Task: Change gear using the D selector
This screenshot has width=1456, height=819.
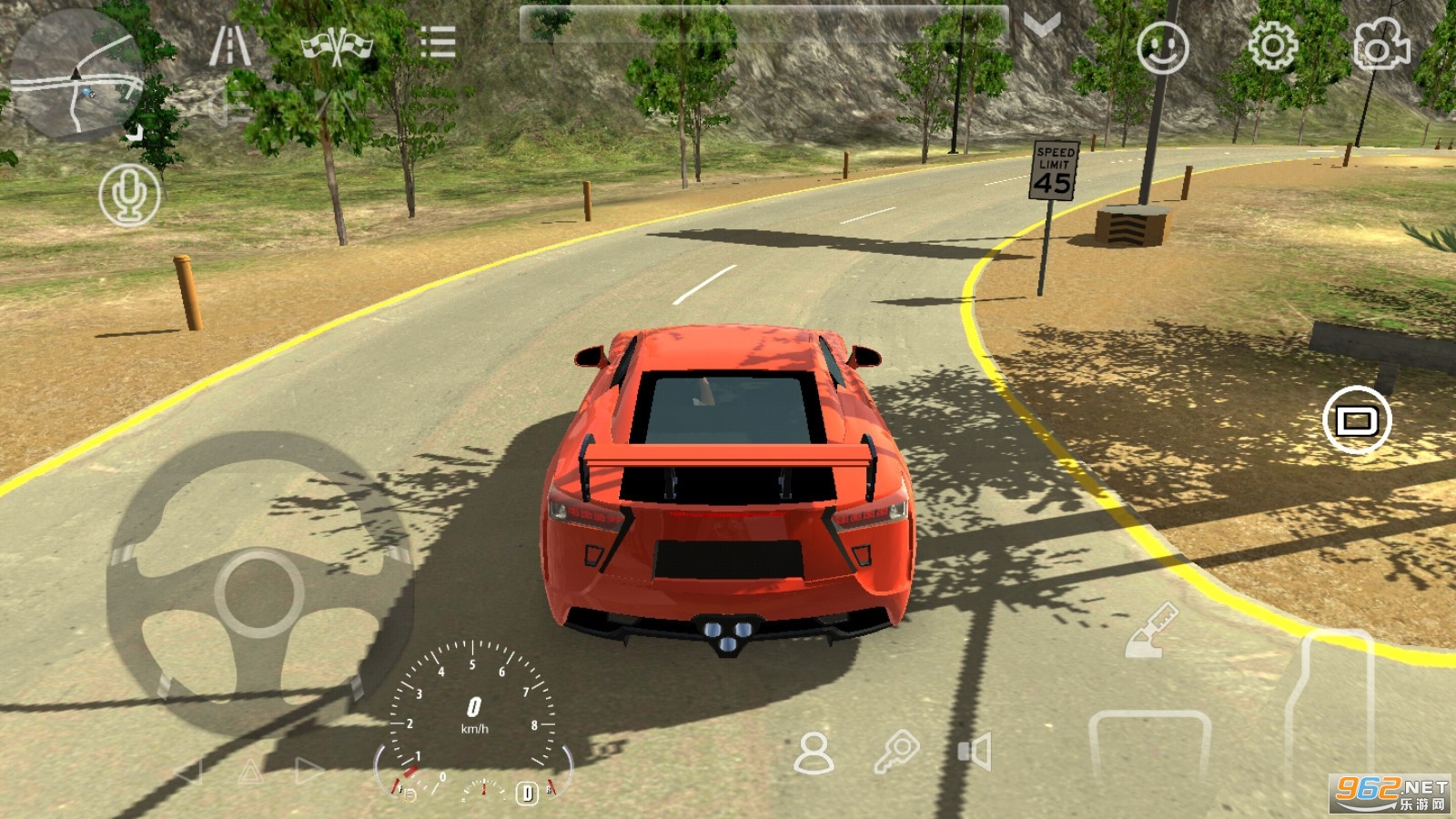Action: click(x=527, y=793)
